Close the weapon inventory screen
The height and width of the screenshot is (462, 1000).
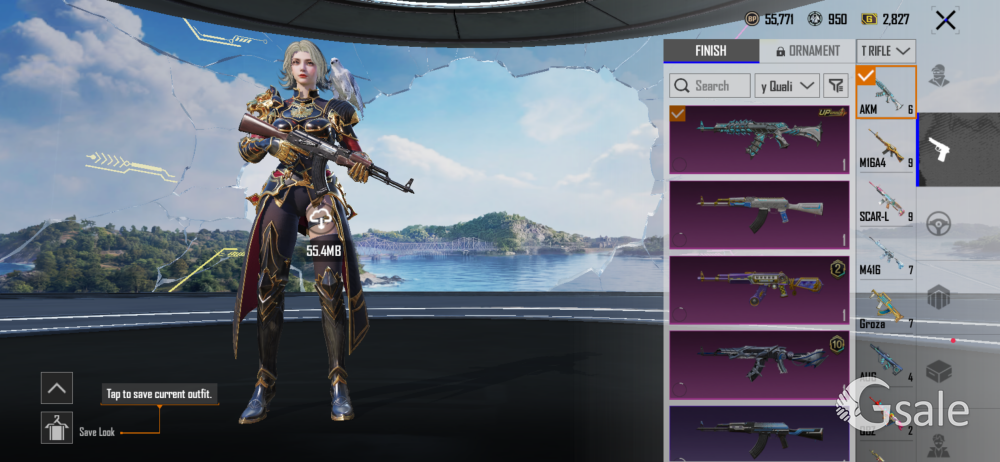click(945, 20)
